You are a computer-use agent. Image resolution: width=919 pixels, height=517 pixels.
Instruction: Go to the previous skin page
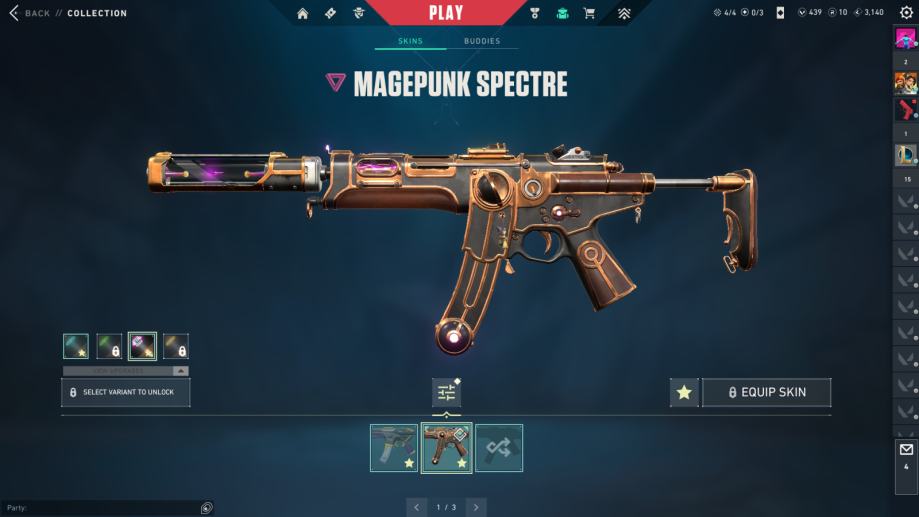pyautogui.click(x=417, y=508)
